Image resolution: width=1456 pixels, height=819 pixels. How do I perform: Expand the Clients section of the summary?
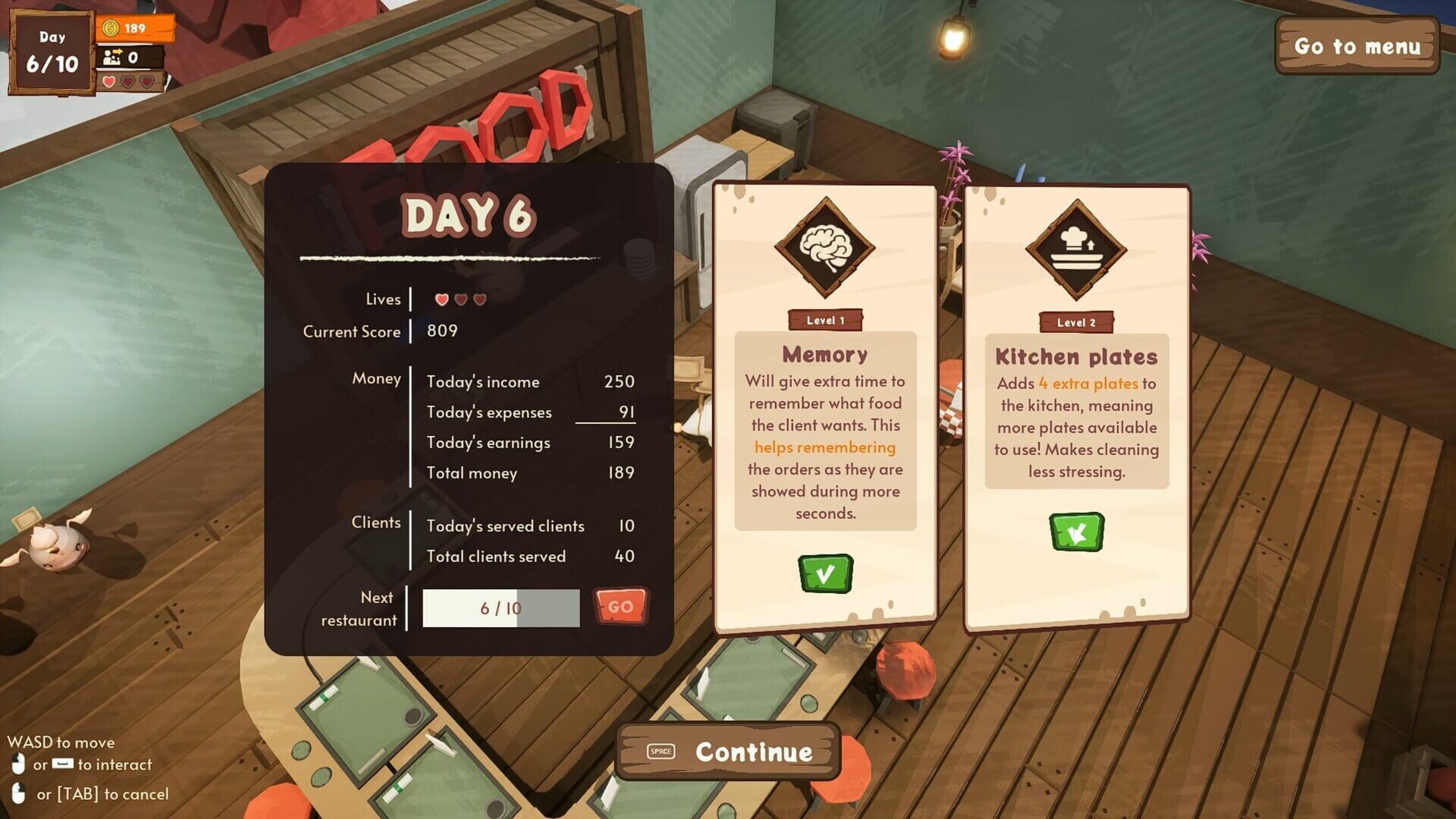376,522
